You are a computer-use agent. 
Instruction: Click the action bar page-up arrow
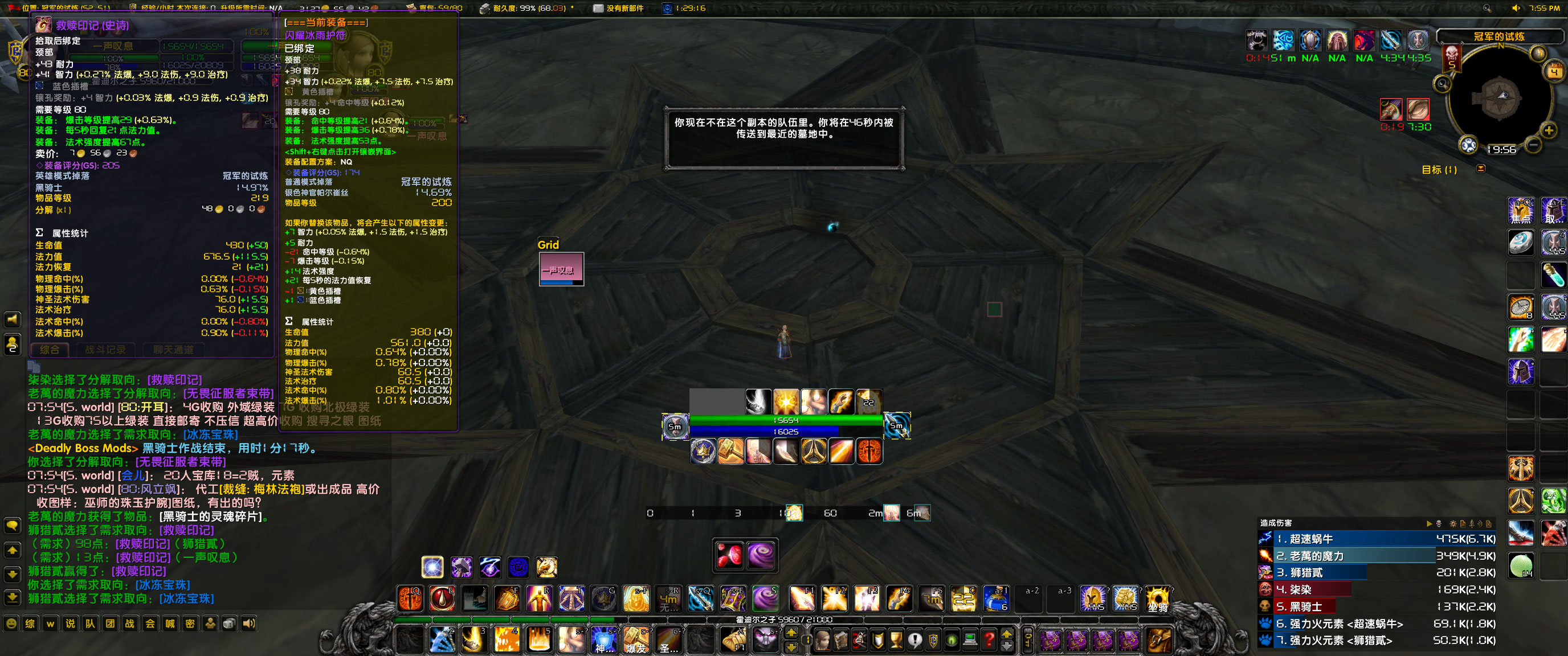click(x=791, y=632)
